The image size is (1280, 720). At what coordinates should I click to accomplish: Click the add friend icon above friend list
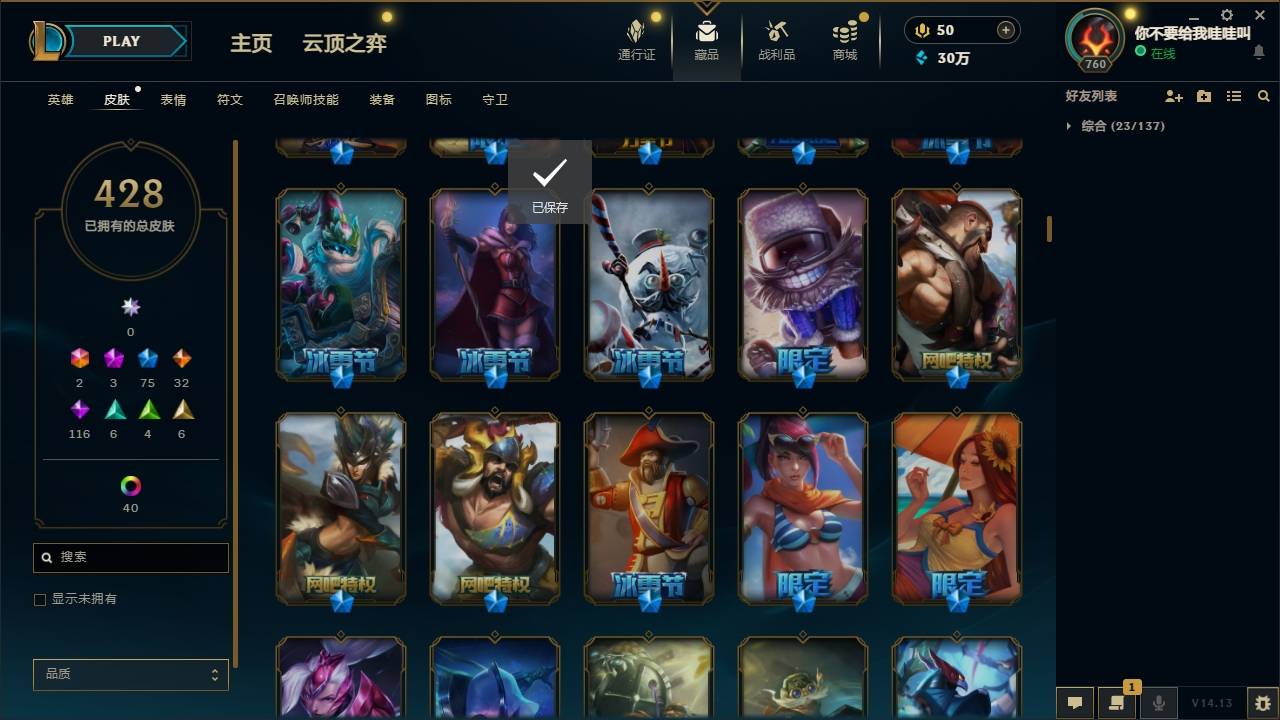tap(1174, 96)
